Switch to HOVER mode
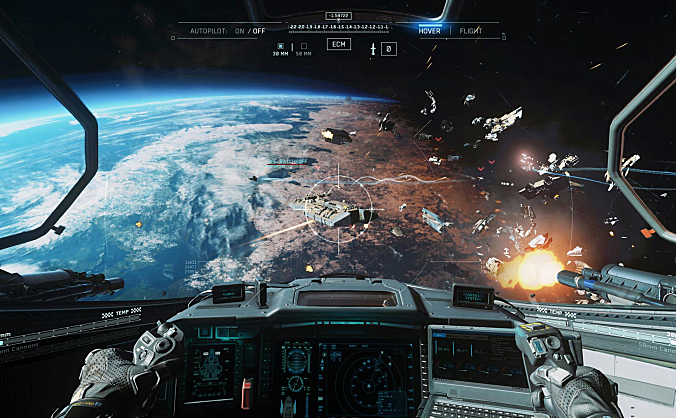Image resolution: width=676 pixels, height=418 pixels. coord(430,31)
